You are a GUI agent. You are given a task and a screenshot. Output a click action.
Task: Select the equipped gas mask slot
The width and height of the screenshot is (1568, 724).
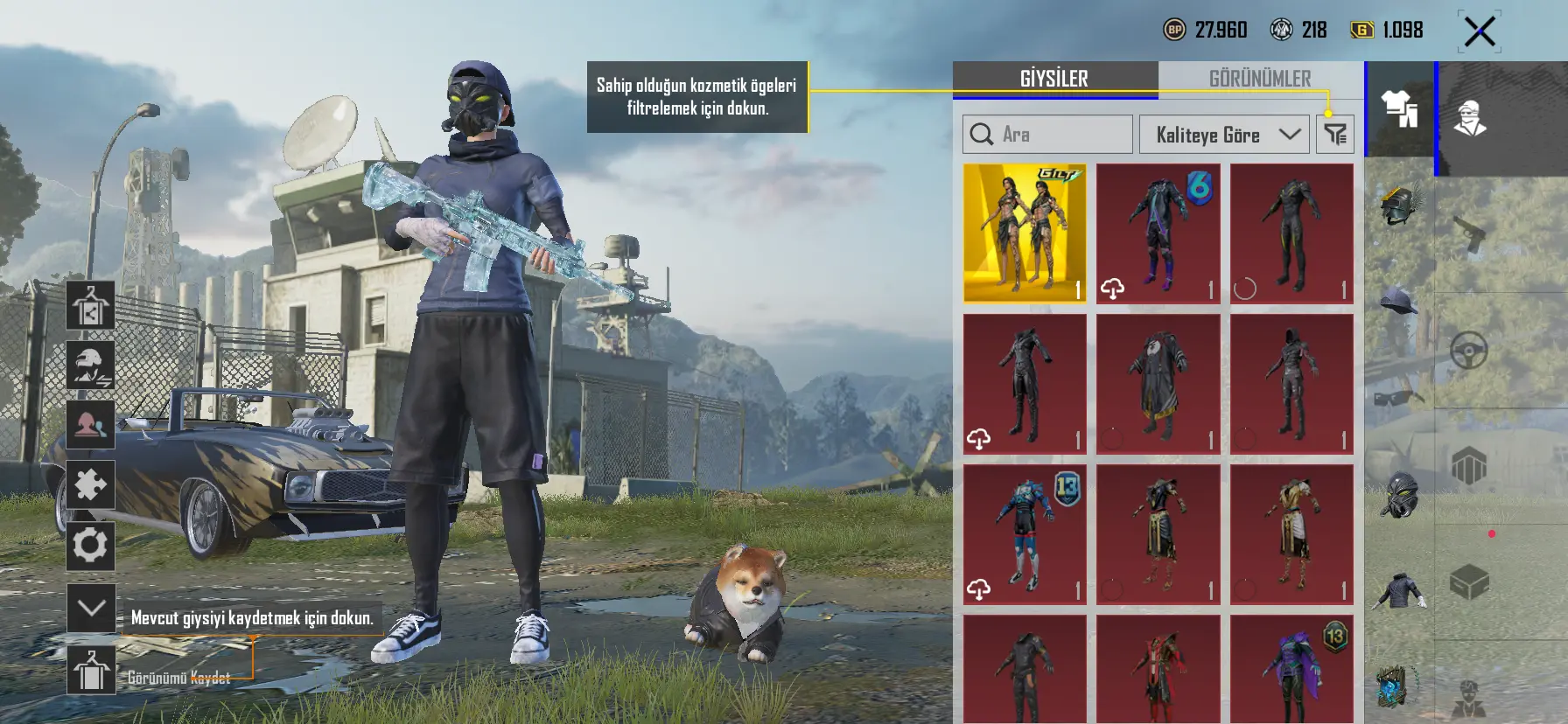point(1399,495)
